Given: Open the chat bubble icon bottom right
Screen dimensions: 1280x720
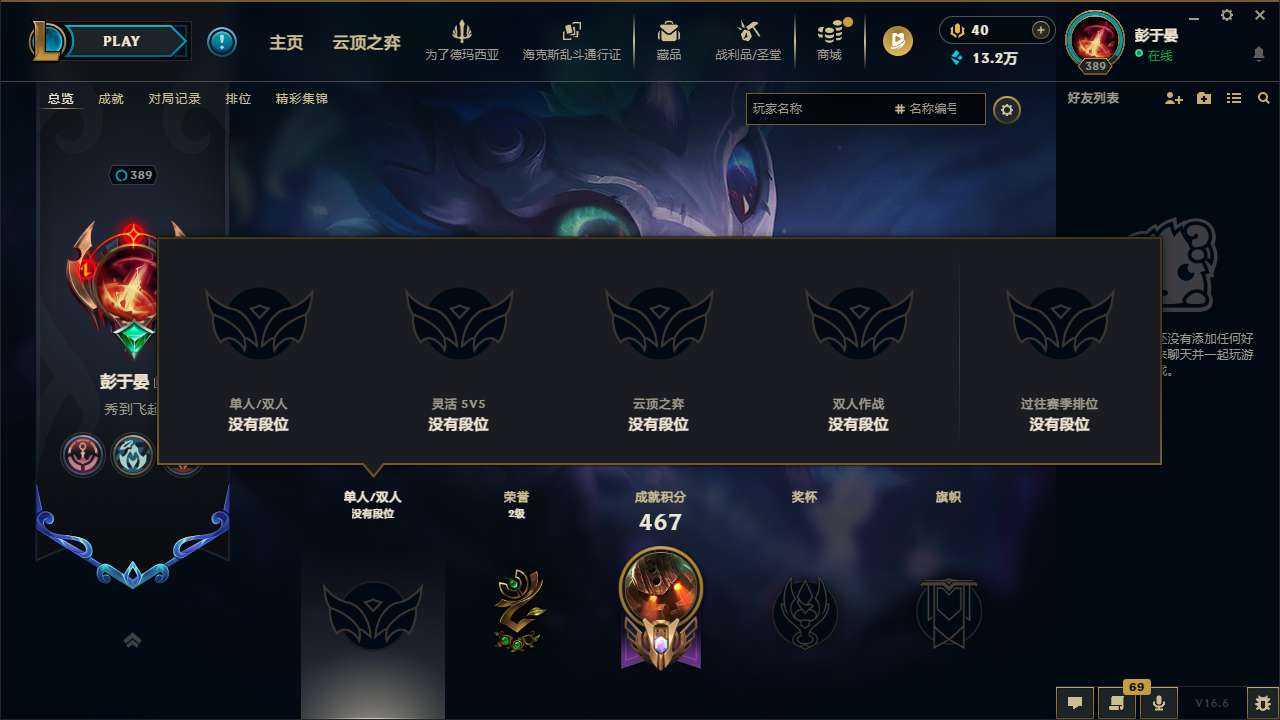Looking at the screenshot, I should point(1074,702).
